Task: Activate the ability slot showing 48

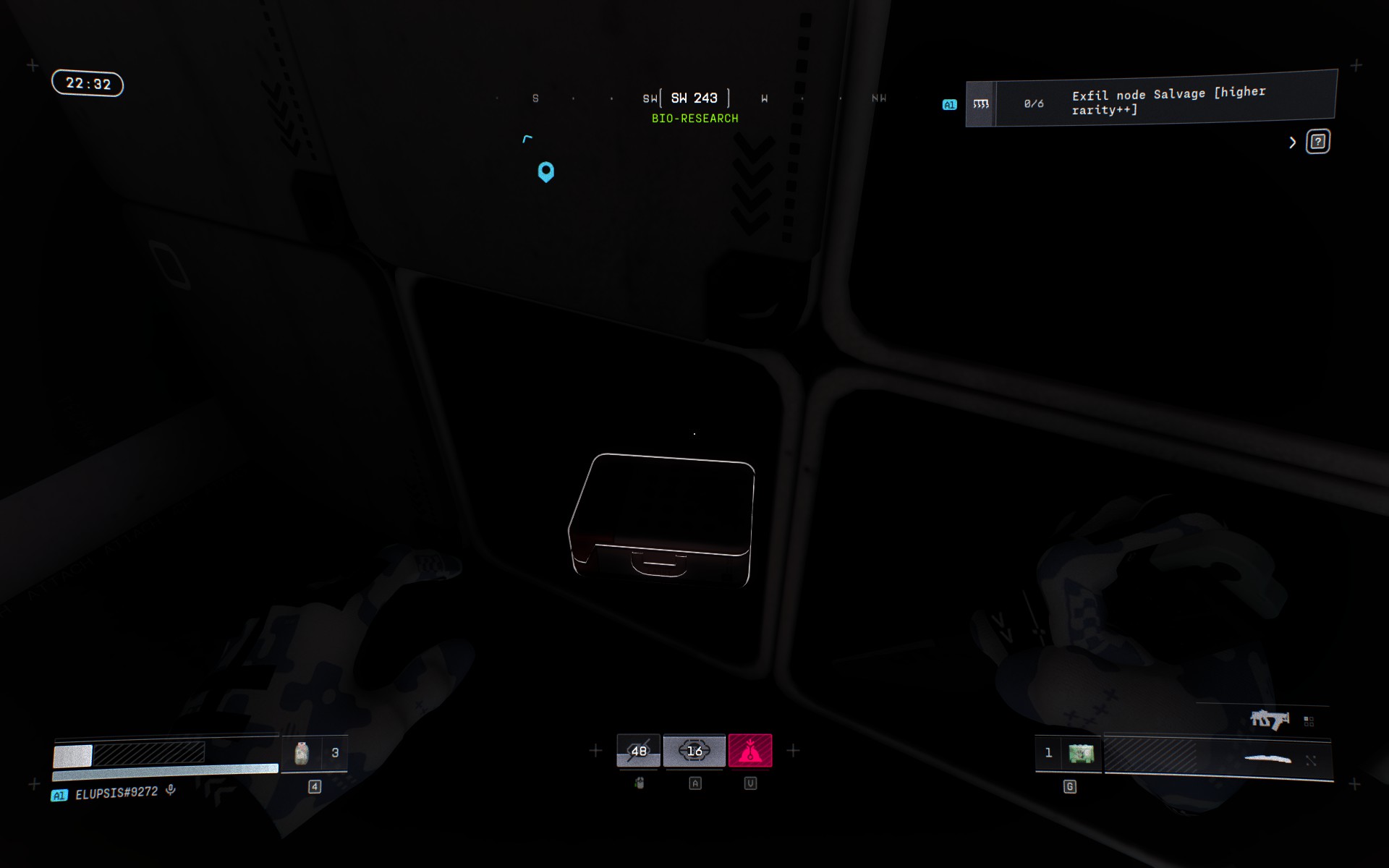Action: (638, 751)
